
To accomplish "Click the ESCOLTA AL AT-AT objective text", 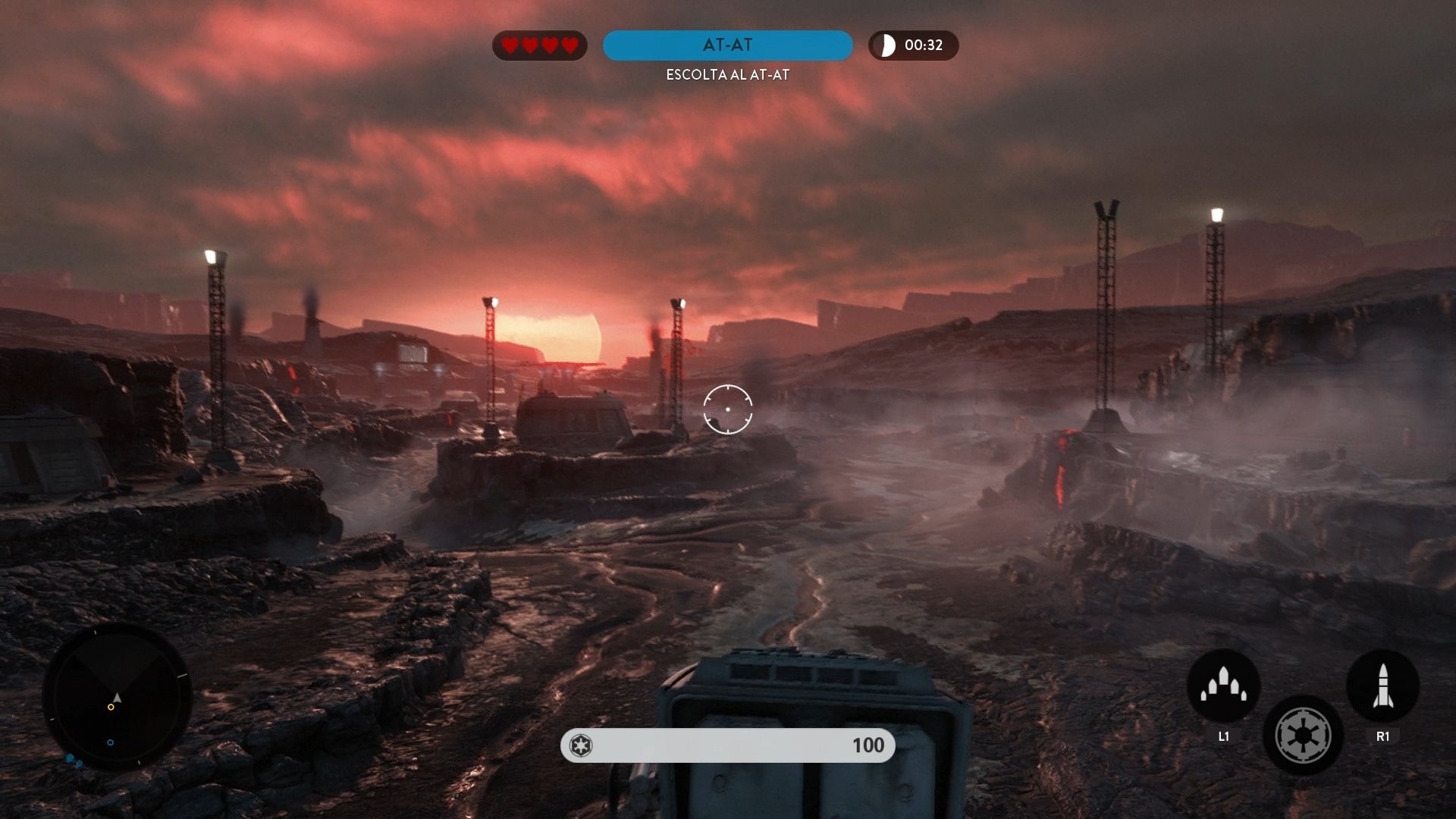I will (x=727, y=75).
